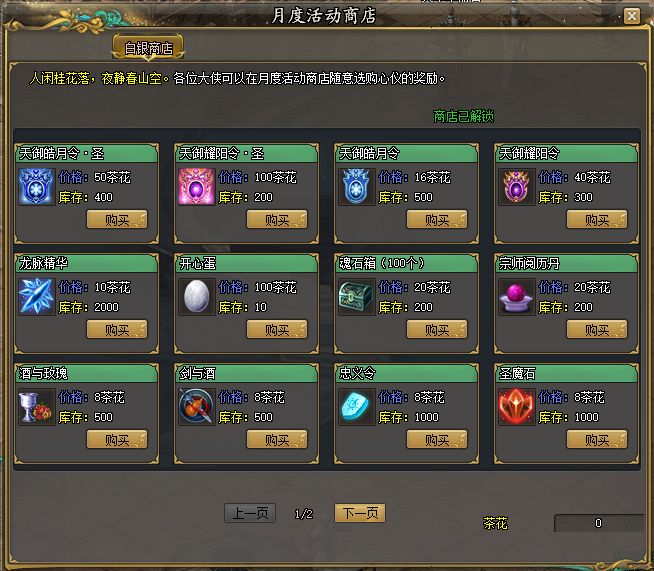This screenshot has height=571, width=654.
Task: Go to next page with 下一页
Action: click(x=360, y=513)
